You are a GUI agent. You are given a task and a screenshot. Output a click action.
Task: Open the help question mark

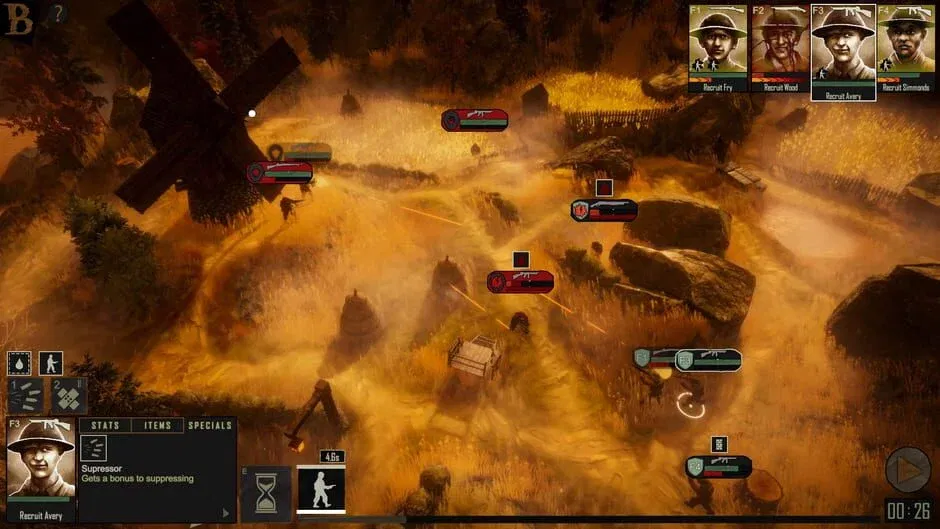pyautogui.click(x=58, y=14)
